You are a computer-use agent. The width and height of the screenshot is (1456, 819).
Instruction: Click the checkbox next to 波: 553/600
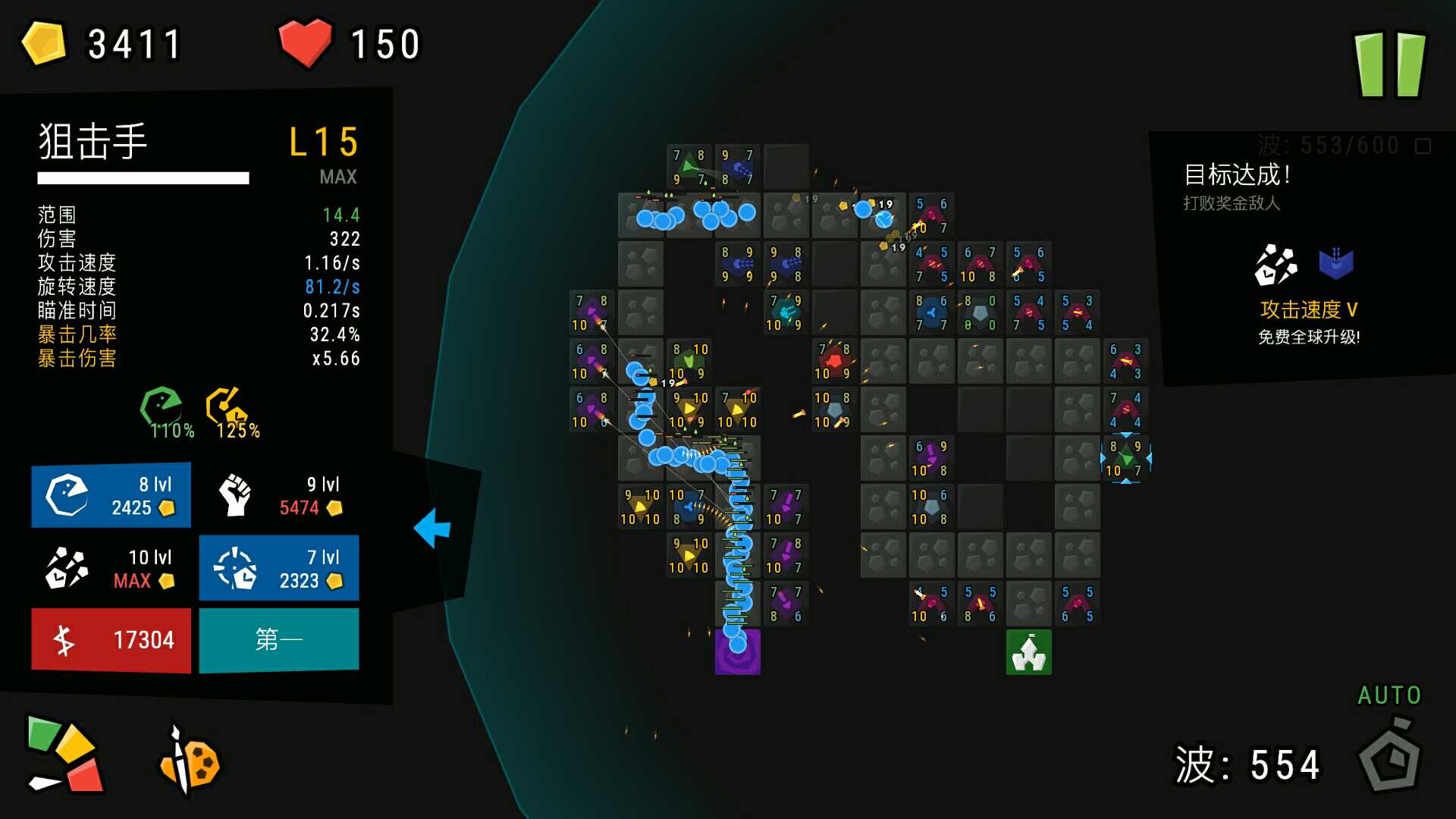(1424, 146)
